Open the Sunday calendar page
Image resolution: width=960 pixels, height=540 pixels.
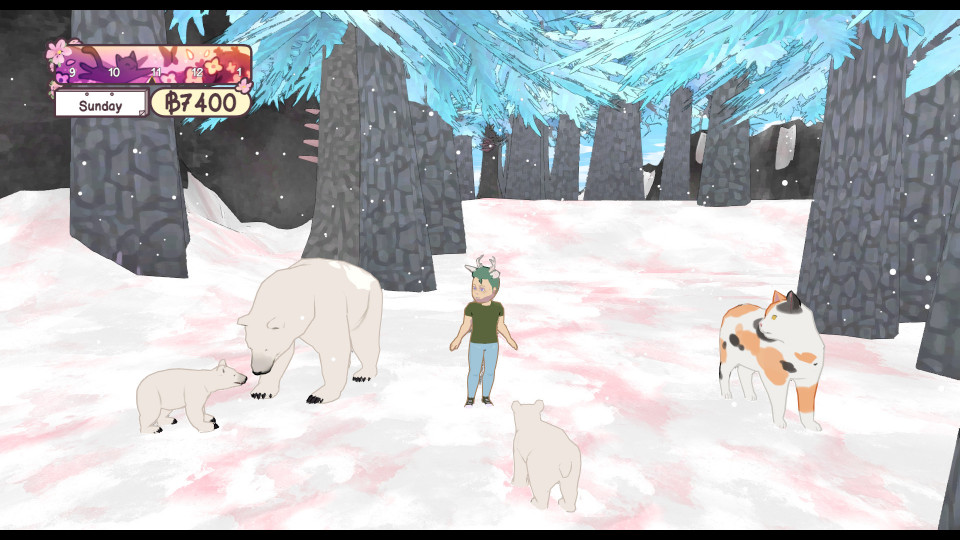pos(101,105)
